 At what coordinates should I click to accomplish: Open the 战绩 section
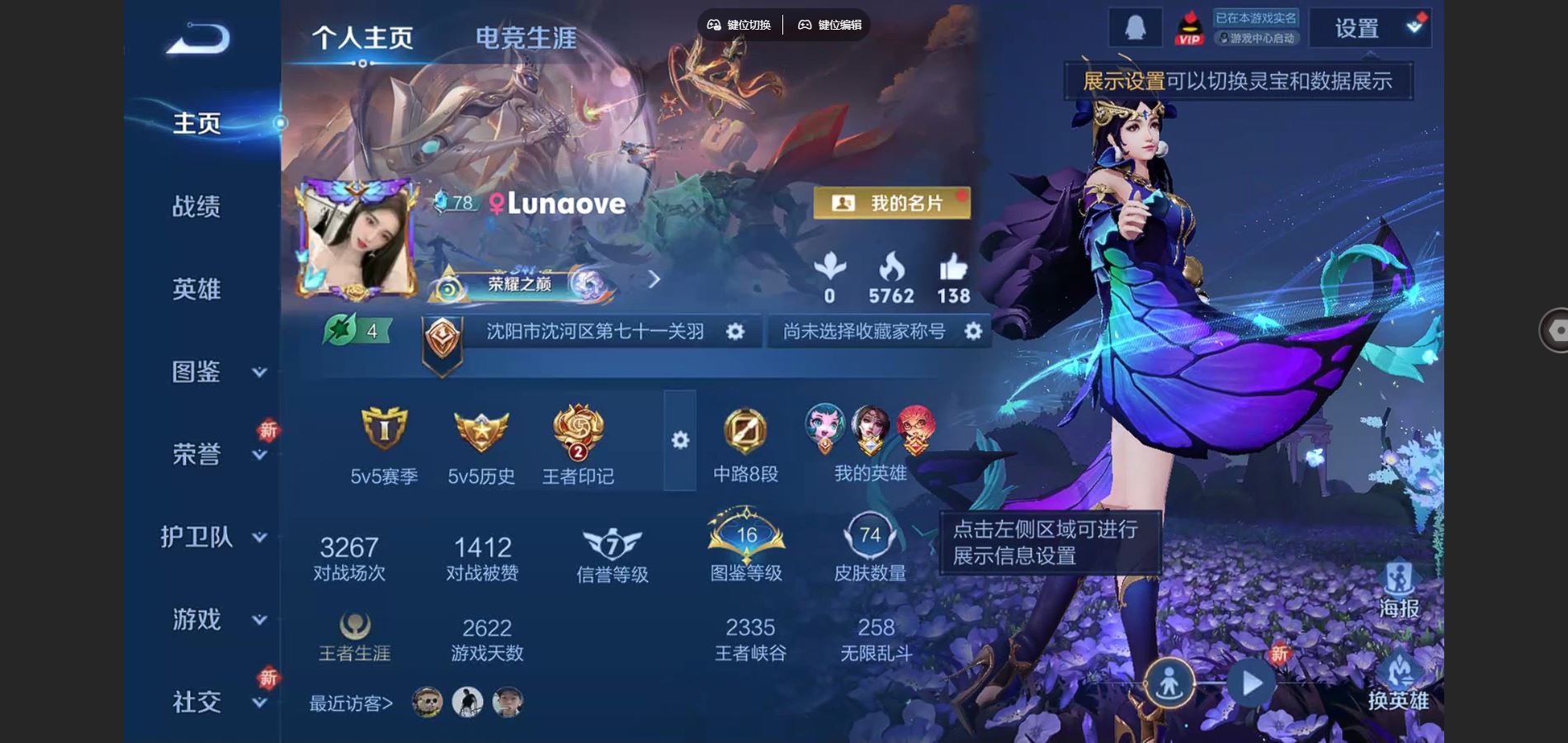[x=196, y=206]
